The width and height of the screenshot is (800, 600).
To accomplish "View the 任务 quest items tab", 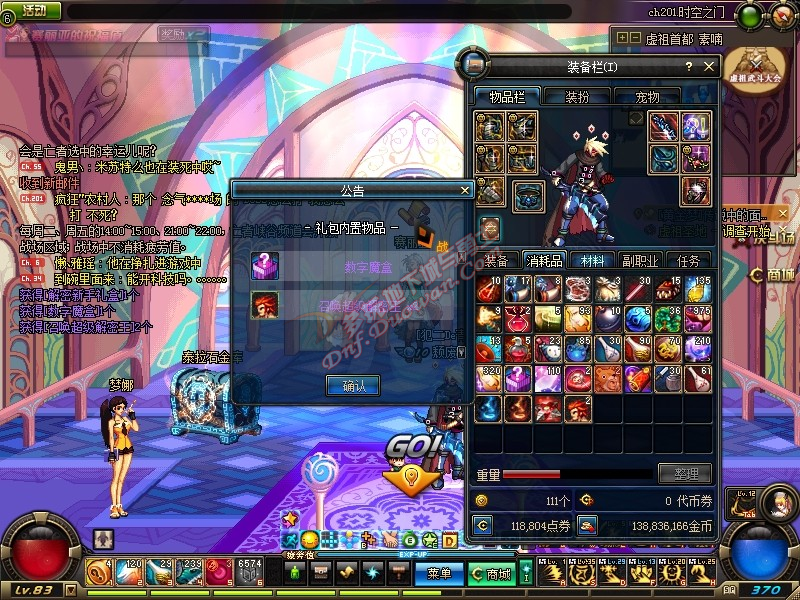I will point(688,260).
